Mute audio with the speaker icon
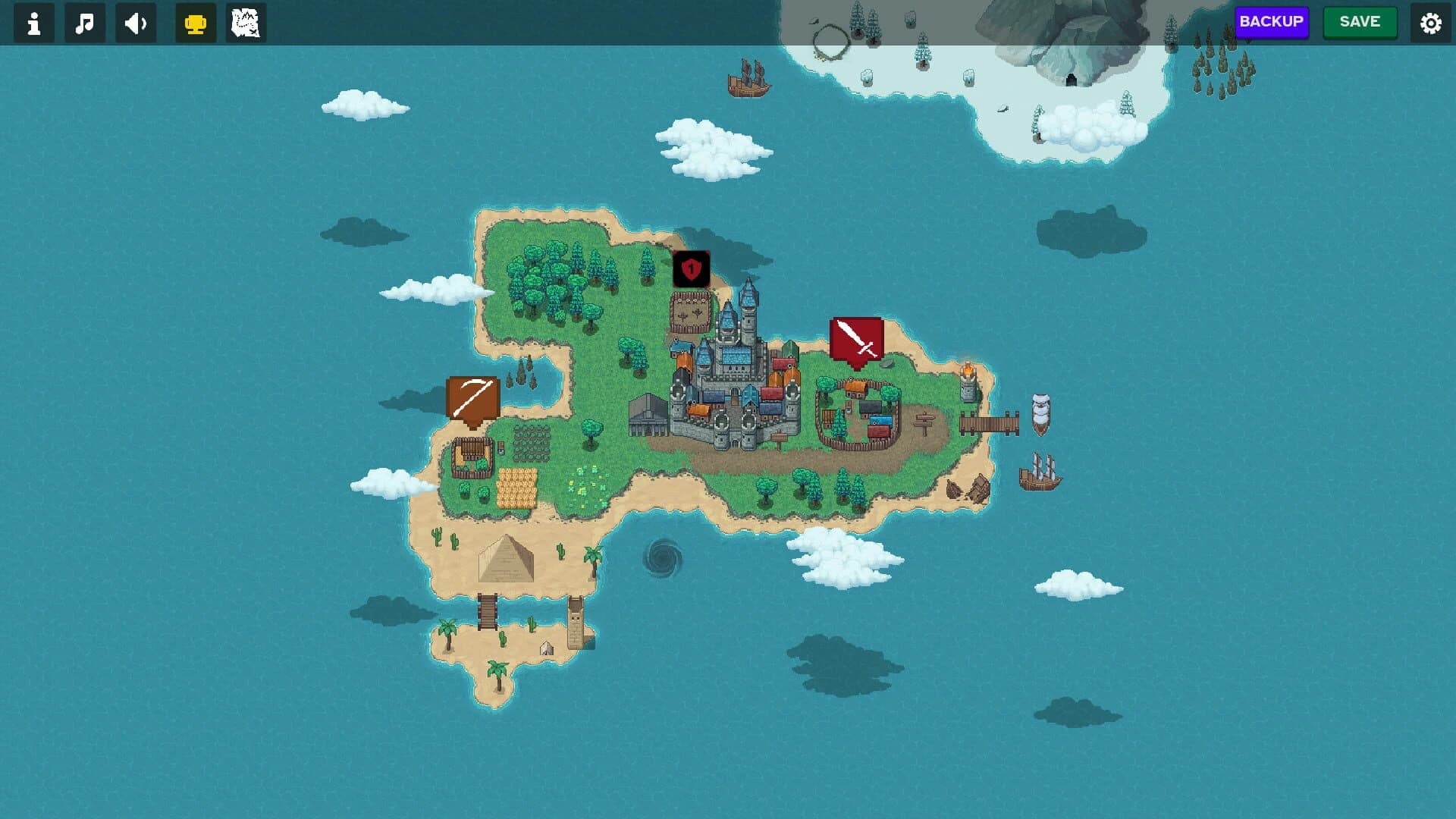 coord(135,23)
